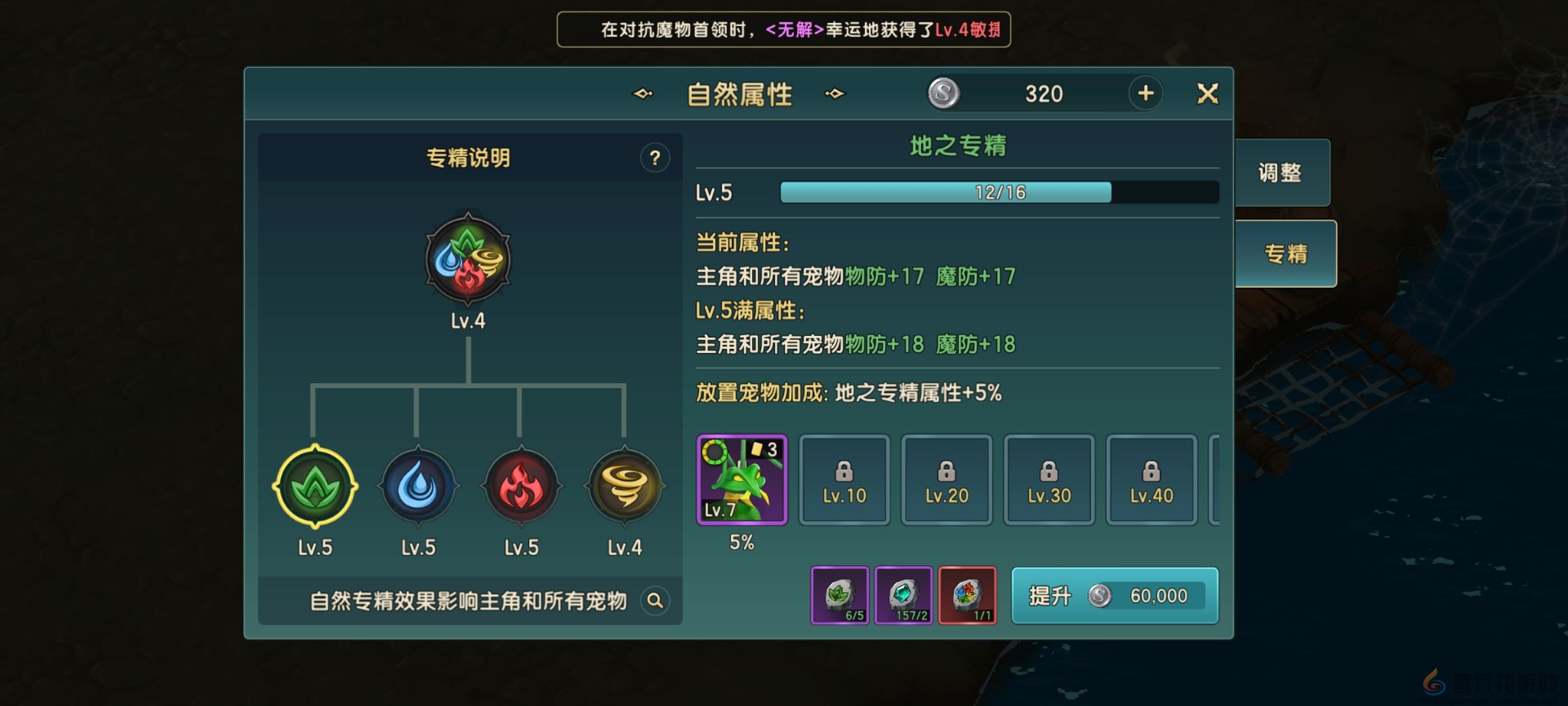The image size is (1568, 706).
Task: Click the Lv.5 progress bar showing 12/16
Action: 1000,192
